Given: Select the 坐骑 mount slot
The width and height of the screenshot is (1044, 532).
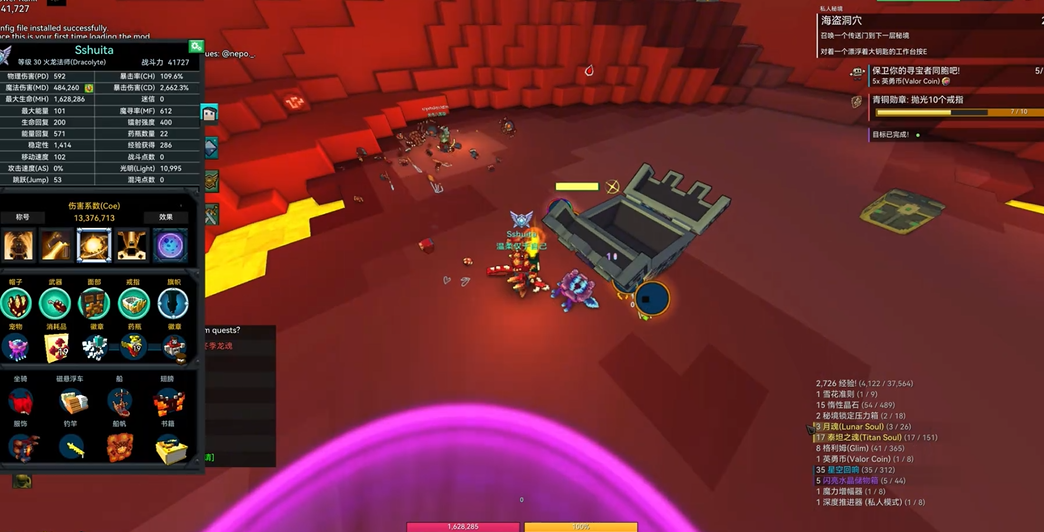Looking at the screenshot, I should [x=21, y=401].
